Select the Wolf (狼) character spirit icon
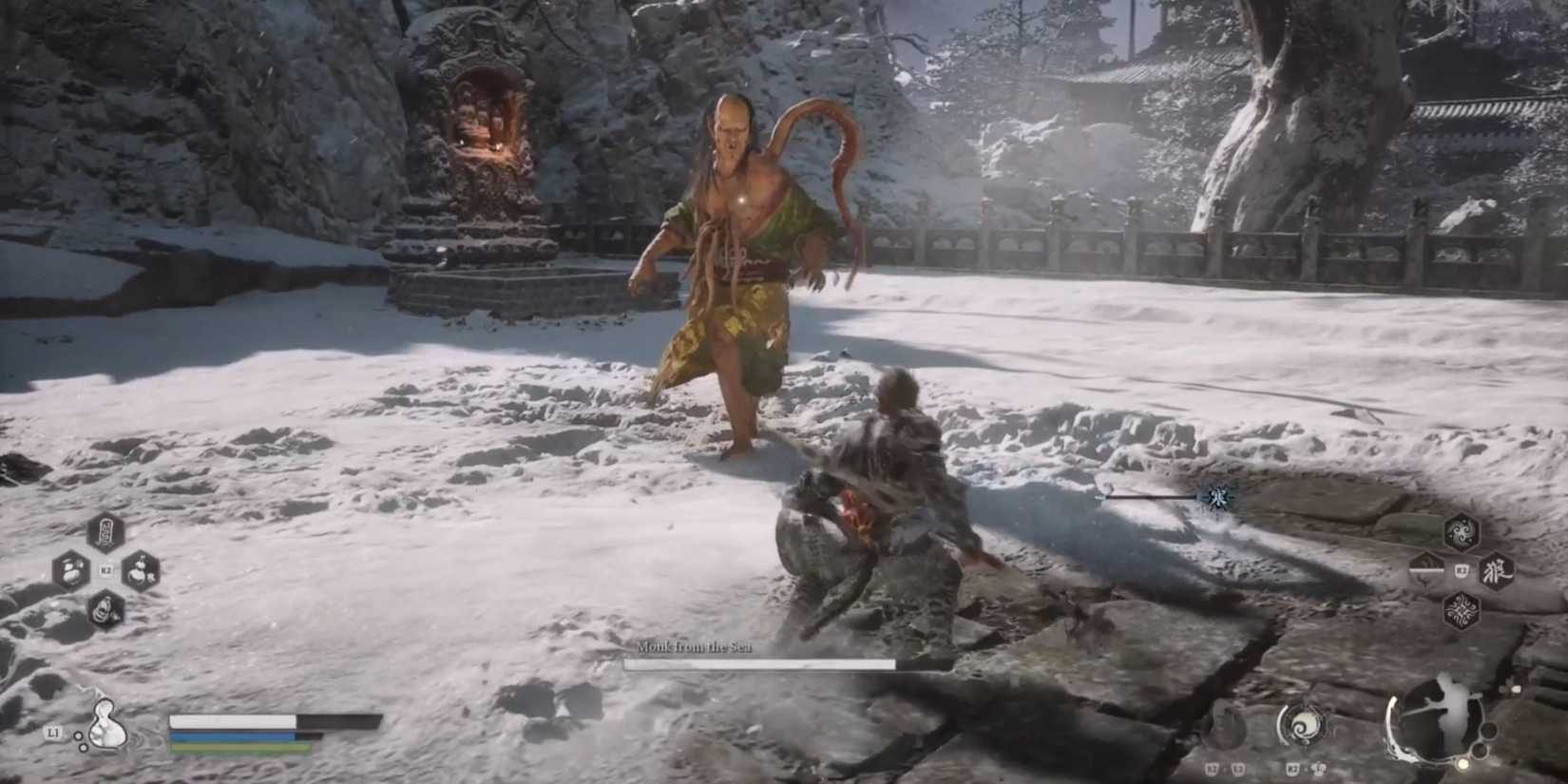The width and height of the screenshot is (1568, 784). 1500,573
